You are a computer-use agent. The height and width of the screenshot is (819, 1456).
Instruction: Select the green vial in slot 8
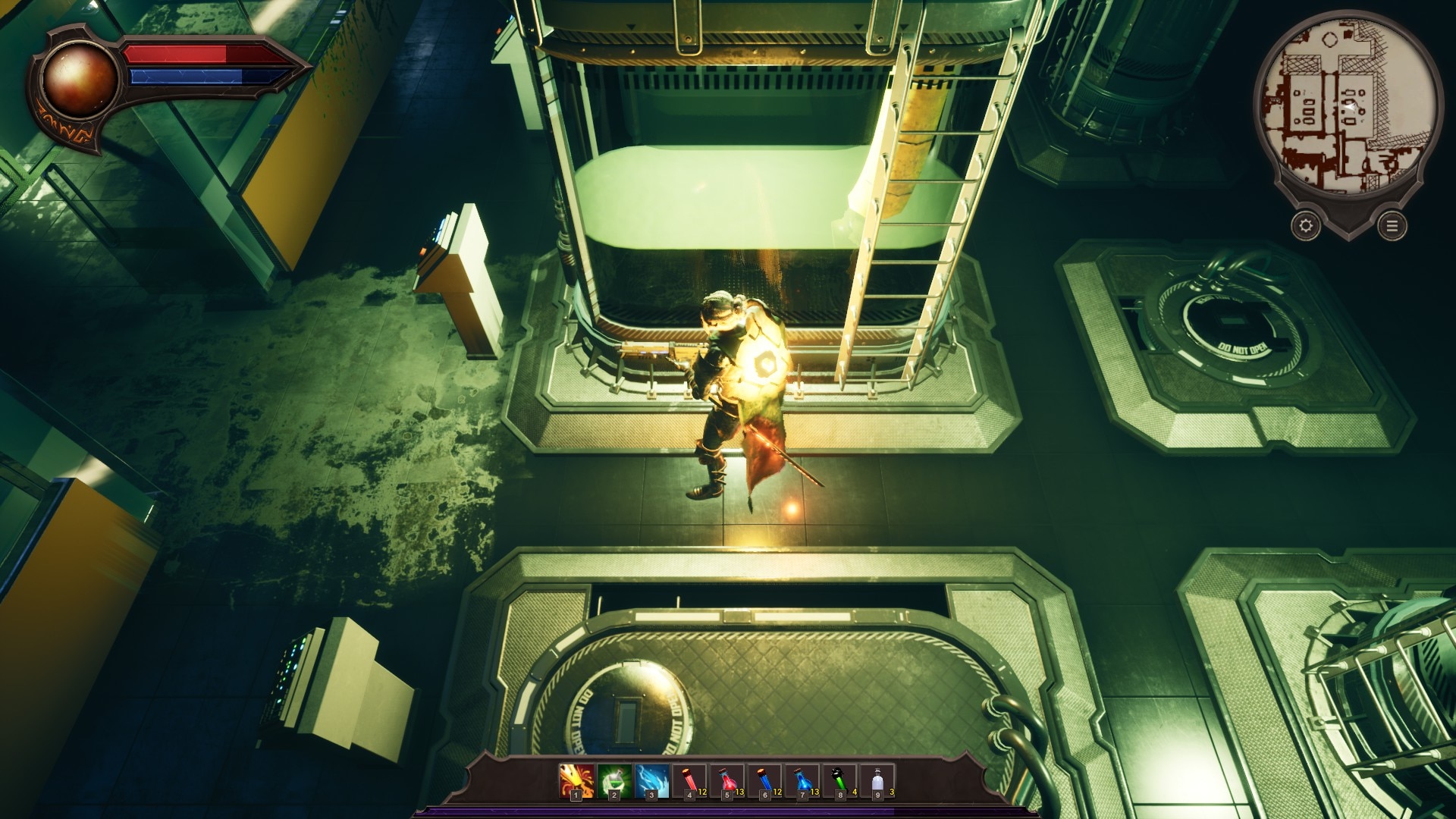pyautogui.click(x=840, y=781)
